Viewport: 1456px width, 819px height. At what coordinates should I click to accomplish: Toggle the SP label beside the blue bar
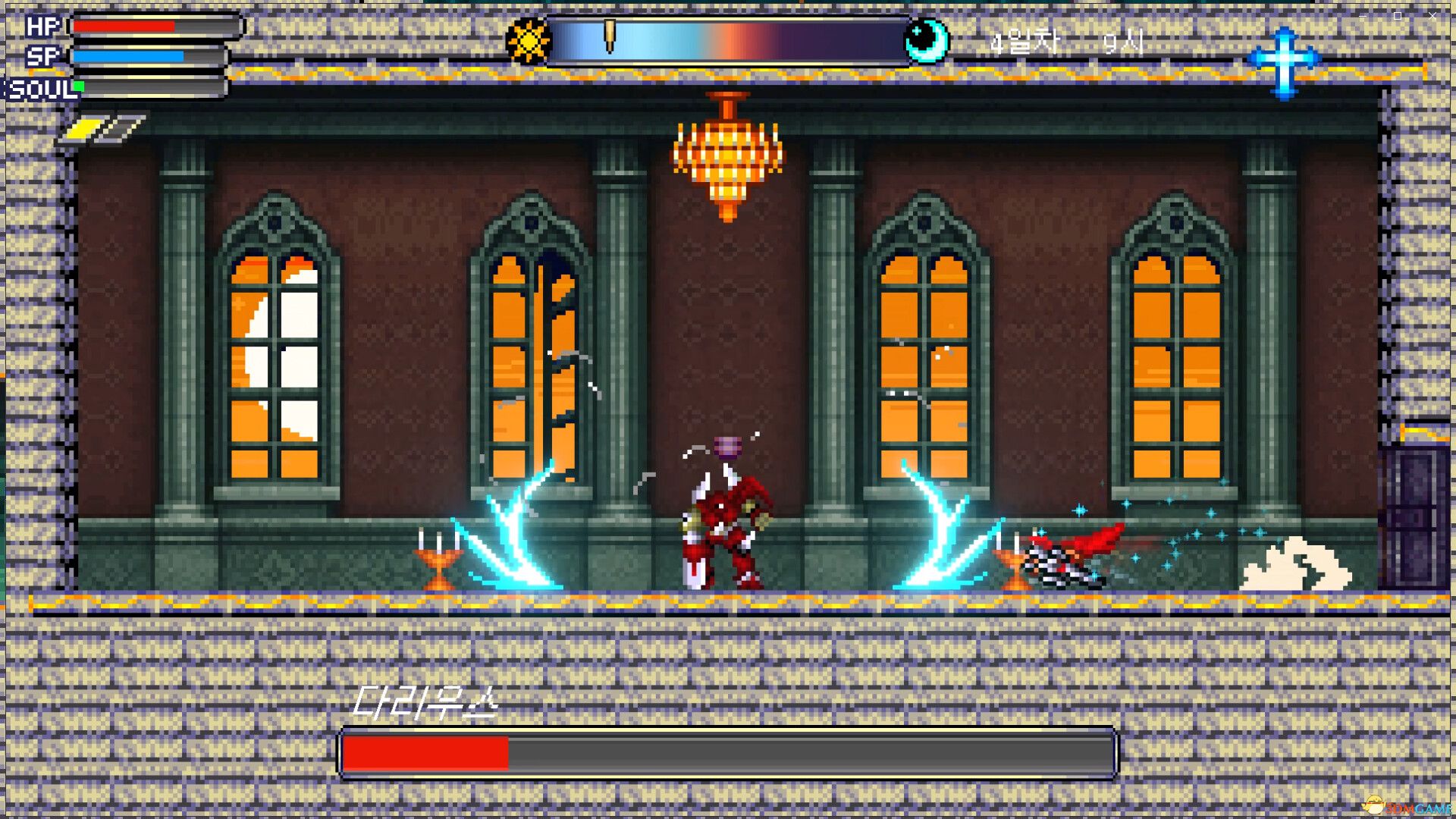43,55
